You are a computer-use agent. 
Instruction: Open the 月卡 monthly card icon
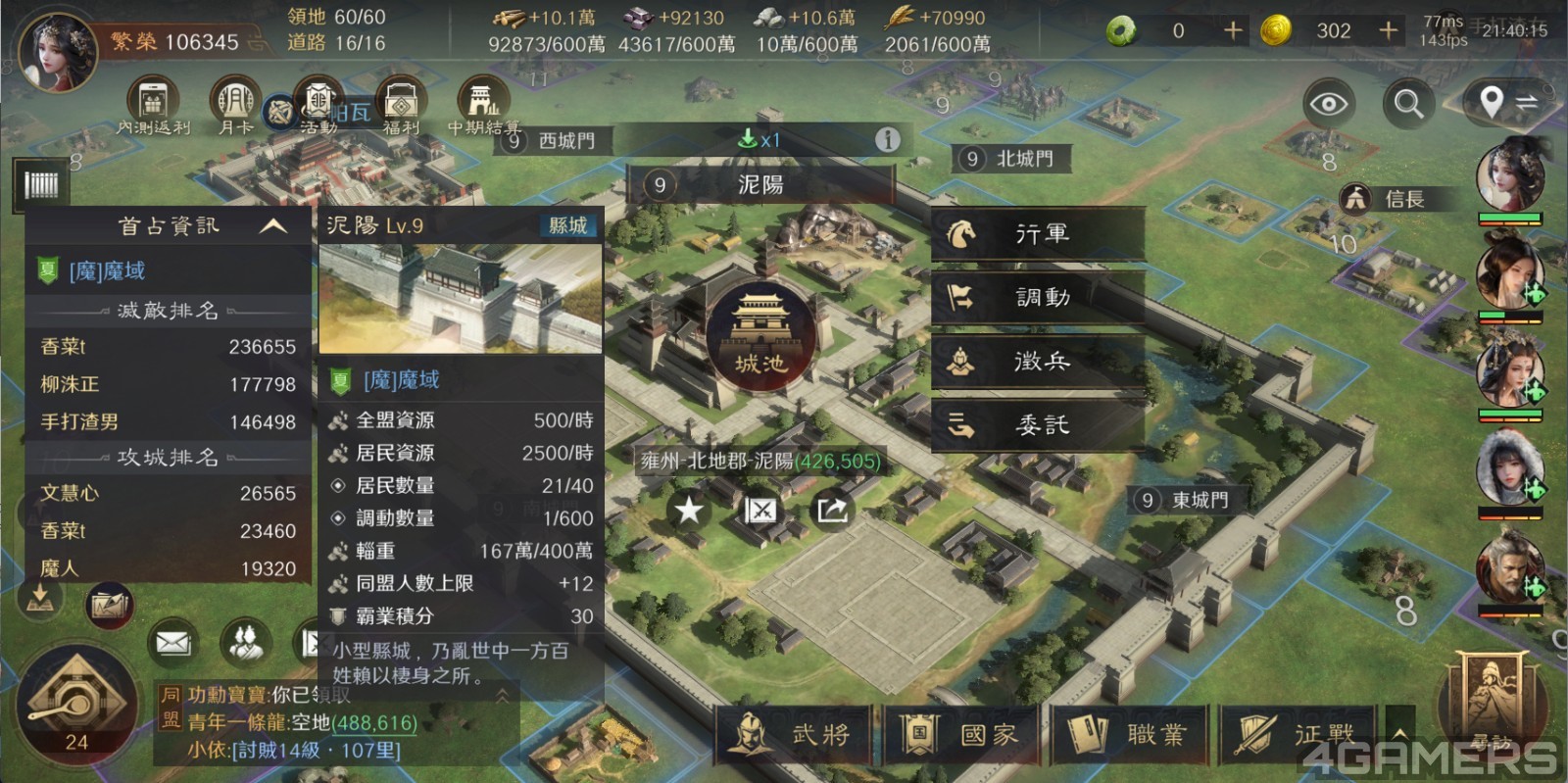tap(235, 105)
